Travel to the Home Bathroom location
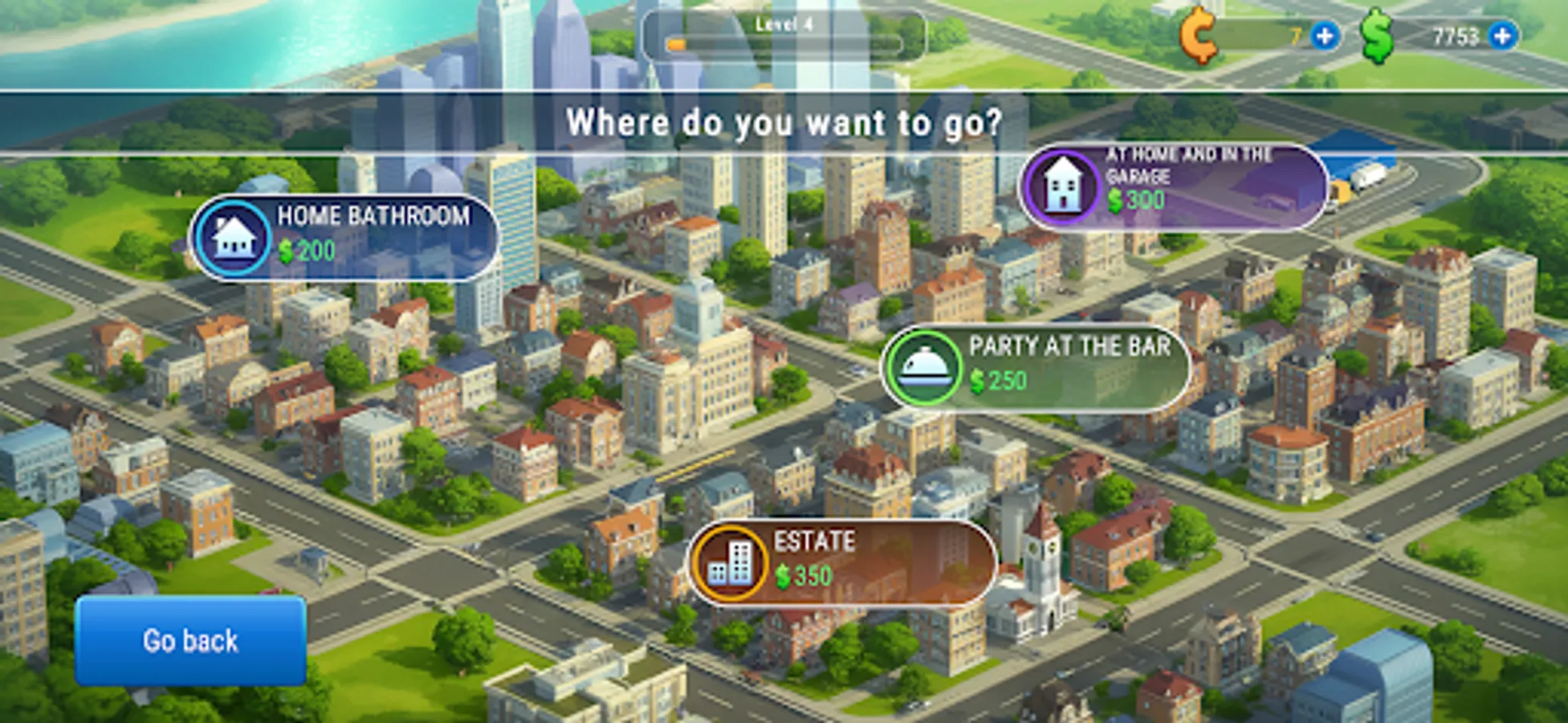Viewport: 1568px width, 723px height. (x=345, y=237)
